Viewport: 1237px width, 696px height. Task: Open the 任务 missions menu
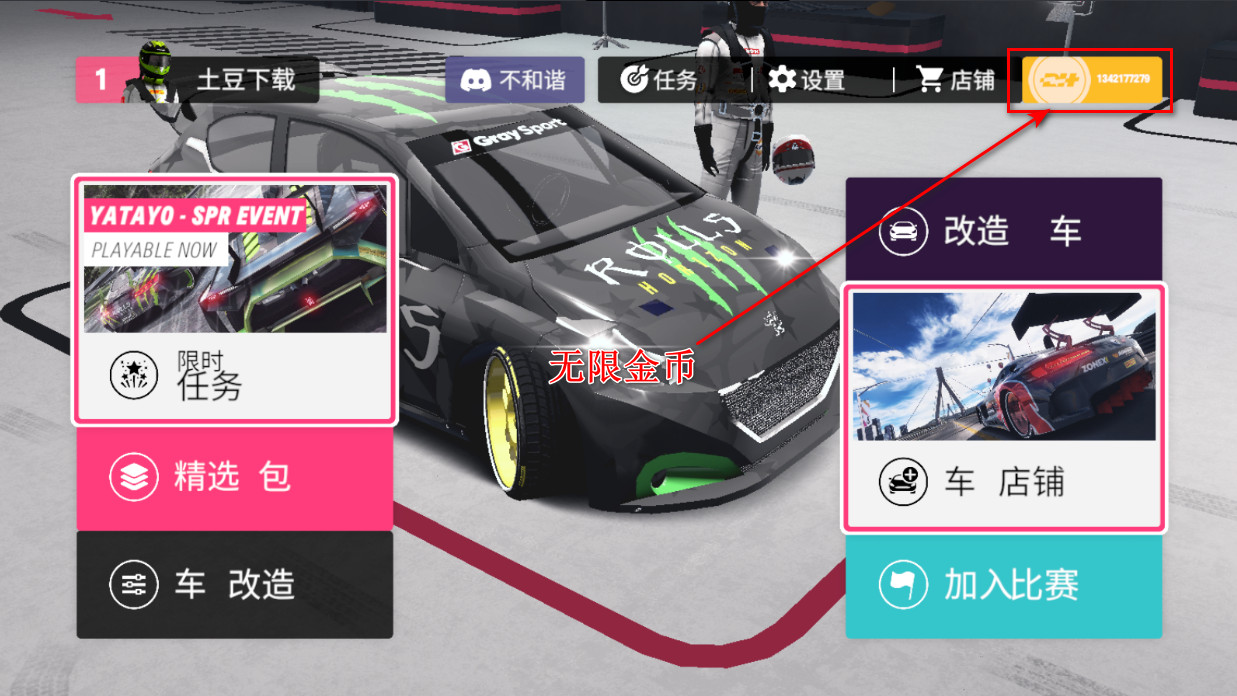[x=659, y=80]
